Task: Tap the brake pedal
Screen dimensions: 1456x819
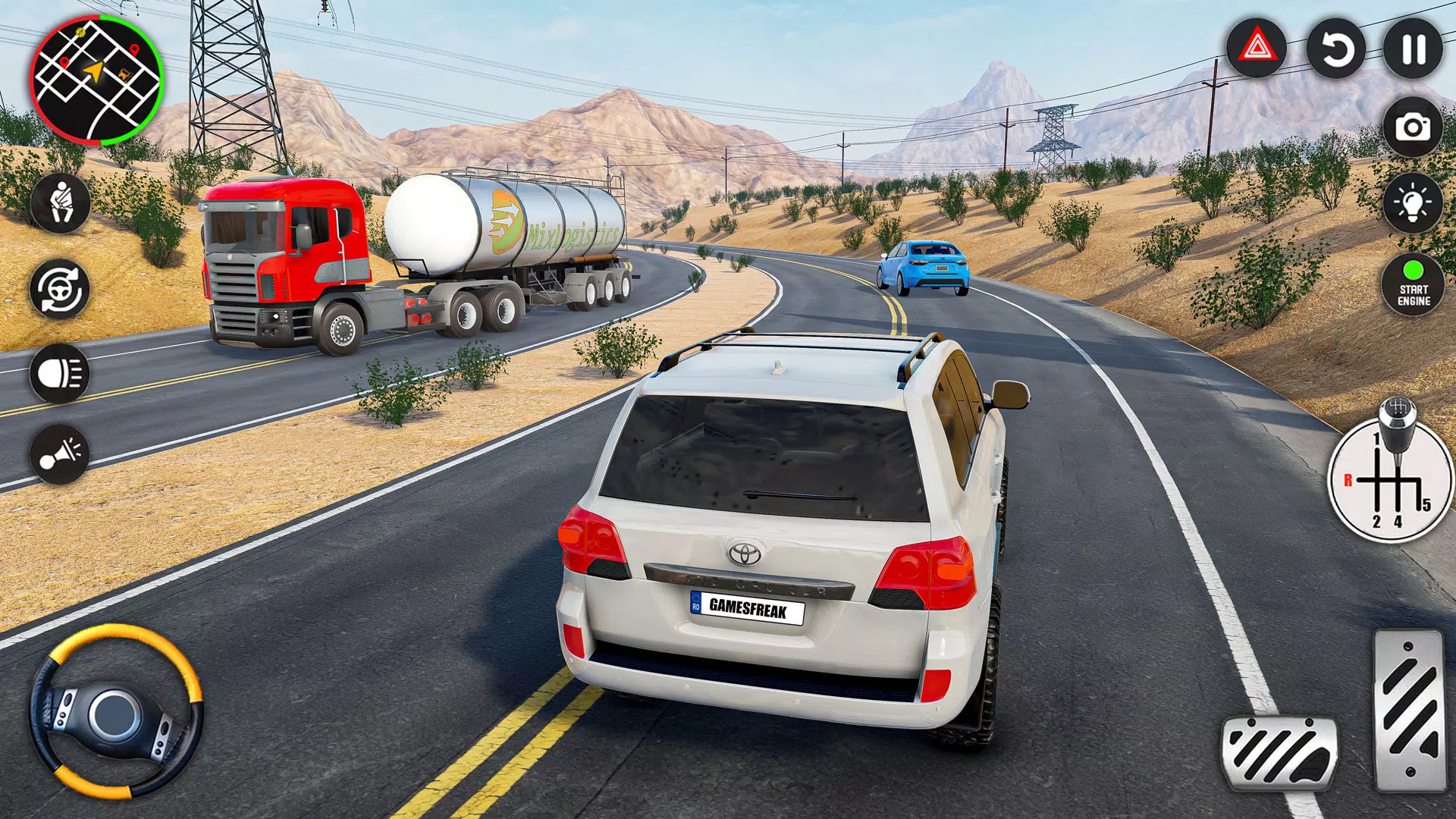Action: point(1279,752)
